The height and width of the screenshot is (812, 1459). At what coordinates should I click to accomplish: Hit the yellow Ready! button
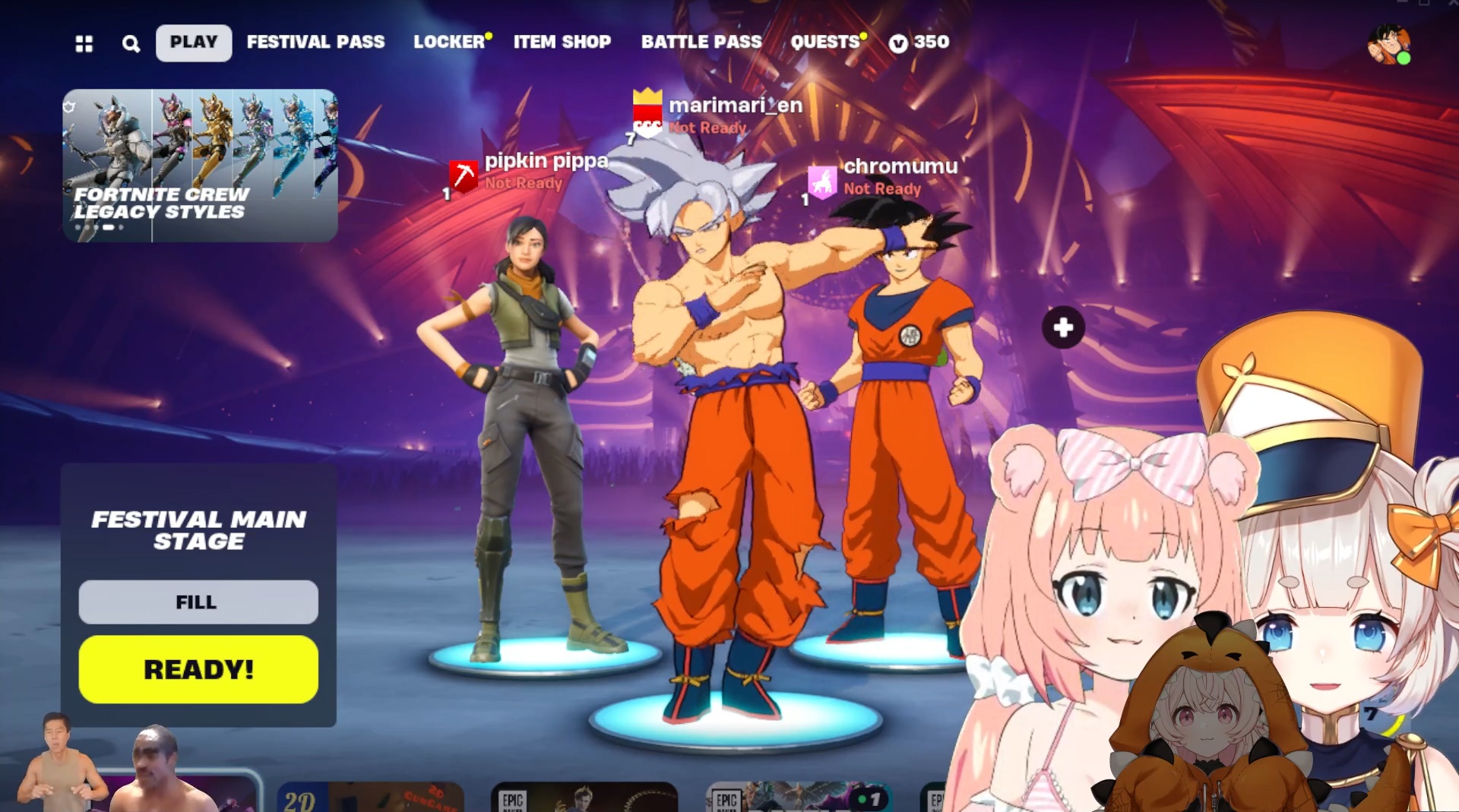(198, 669)
